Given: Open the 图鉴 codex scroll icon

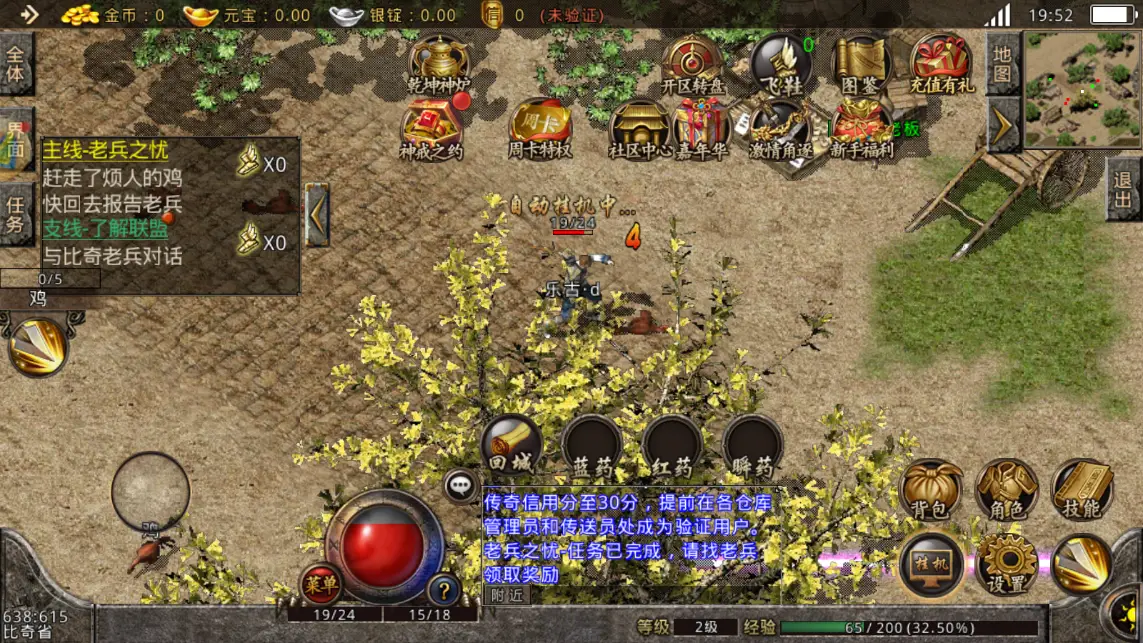Looking at the screenshot, I should (x=861, y=66).
